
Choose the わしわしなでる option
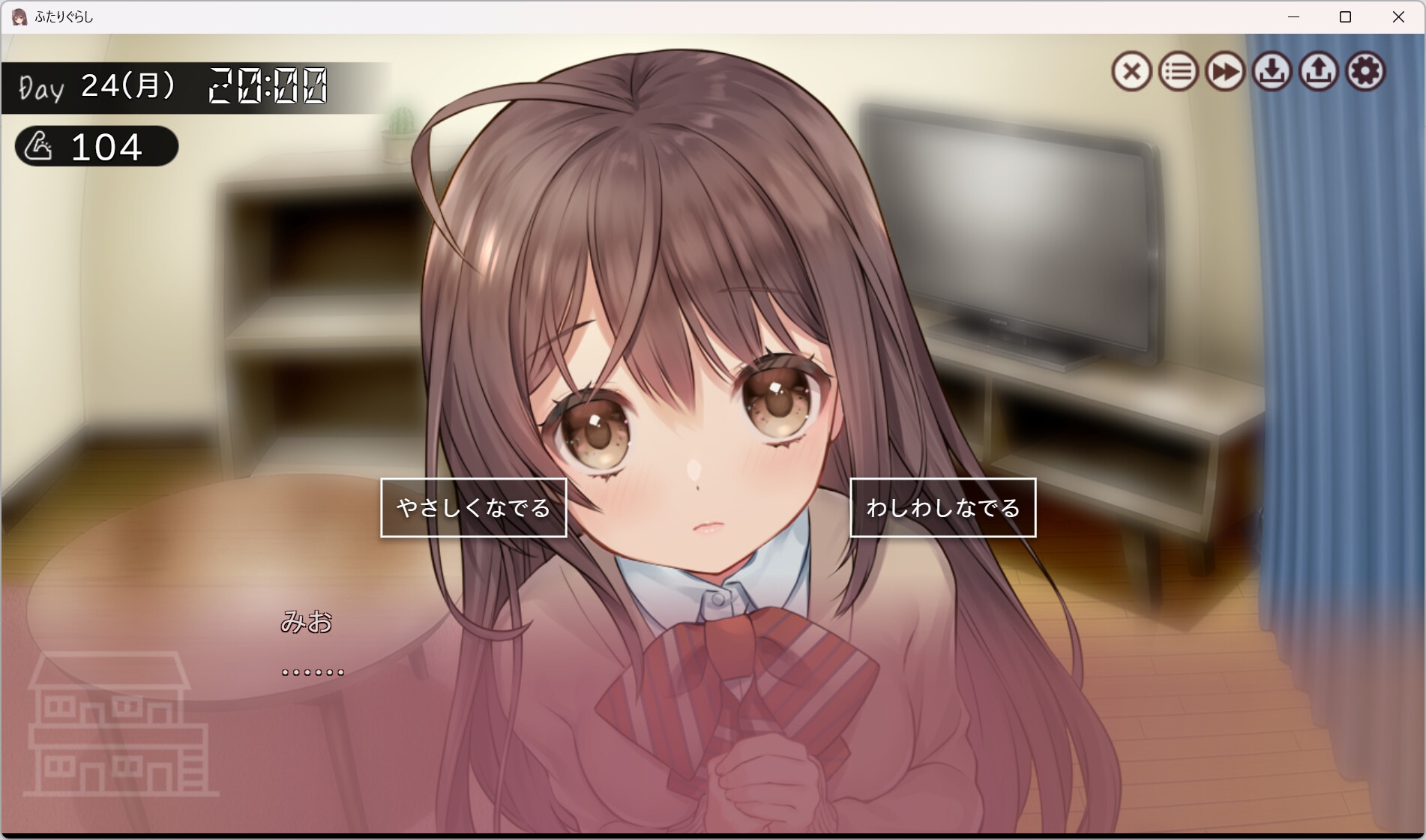tap(942, 508)
